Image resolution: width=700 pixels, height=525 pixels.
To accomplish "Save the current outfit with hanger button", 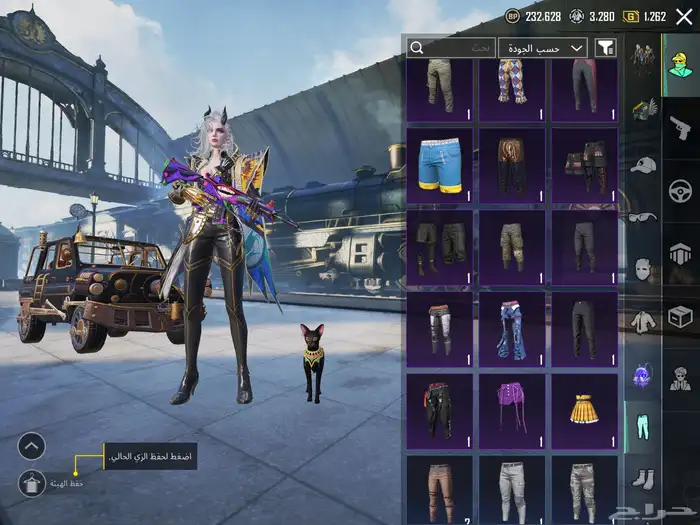I will coord(32,483).
